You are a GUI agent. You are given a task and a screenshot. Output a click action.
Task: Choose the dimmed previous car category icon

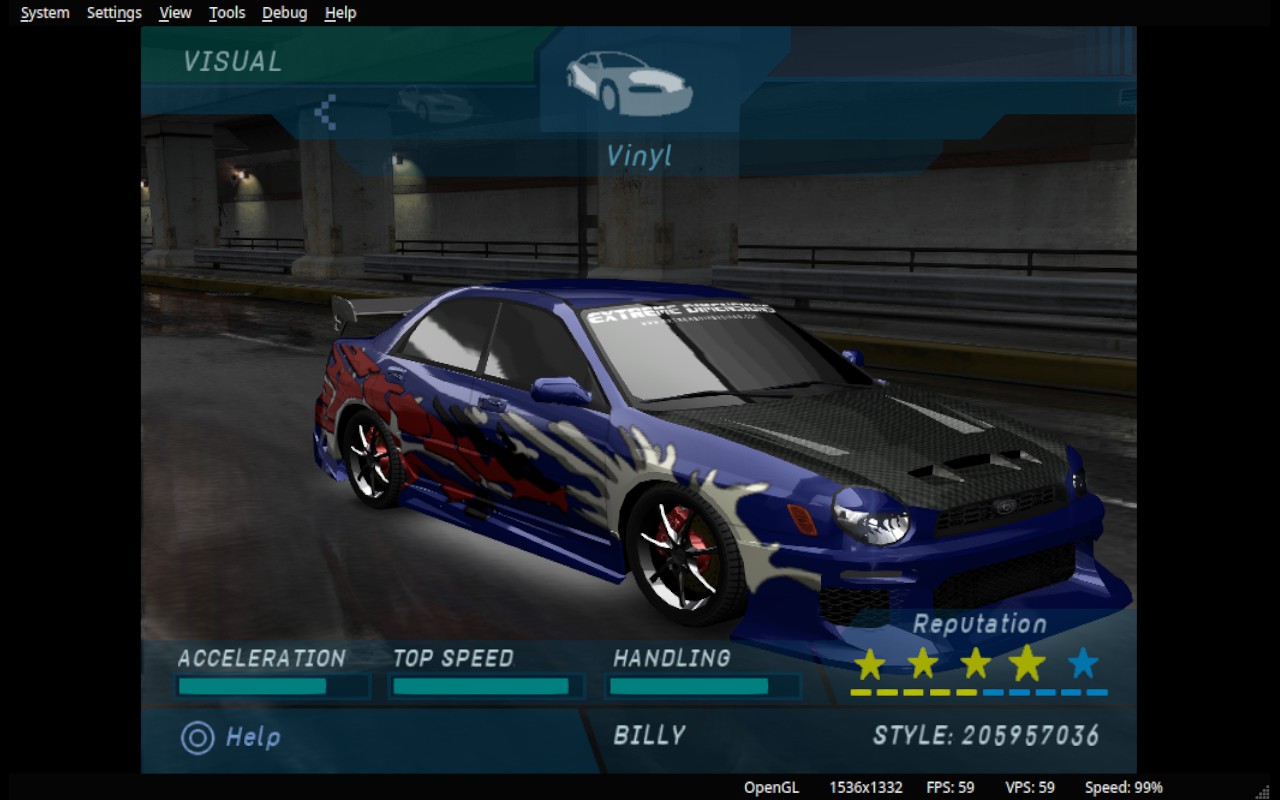point(434,103)
